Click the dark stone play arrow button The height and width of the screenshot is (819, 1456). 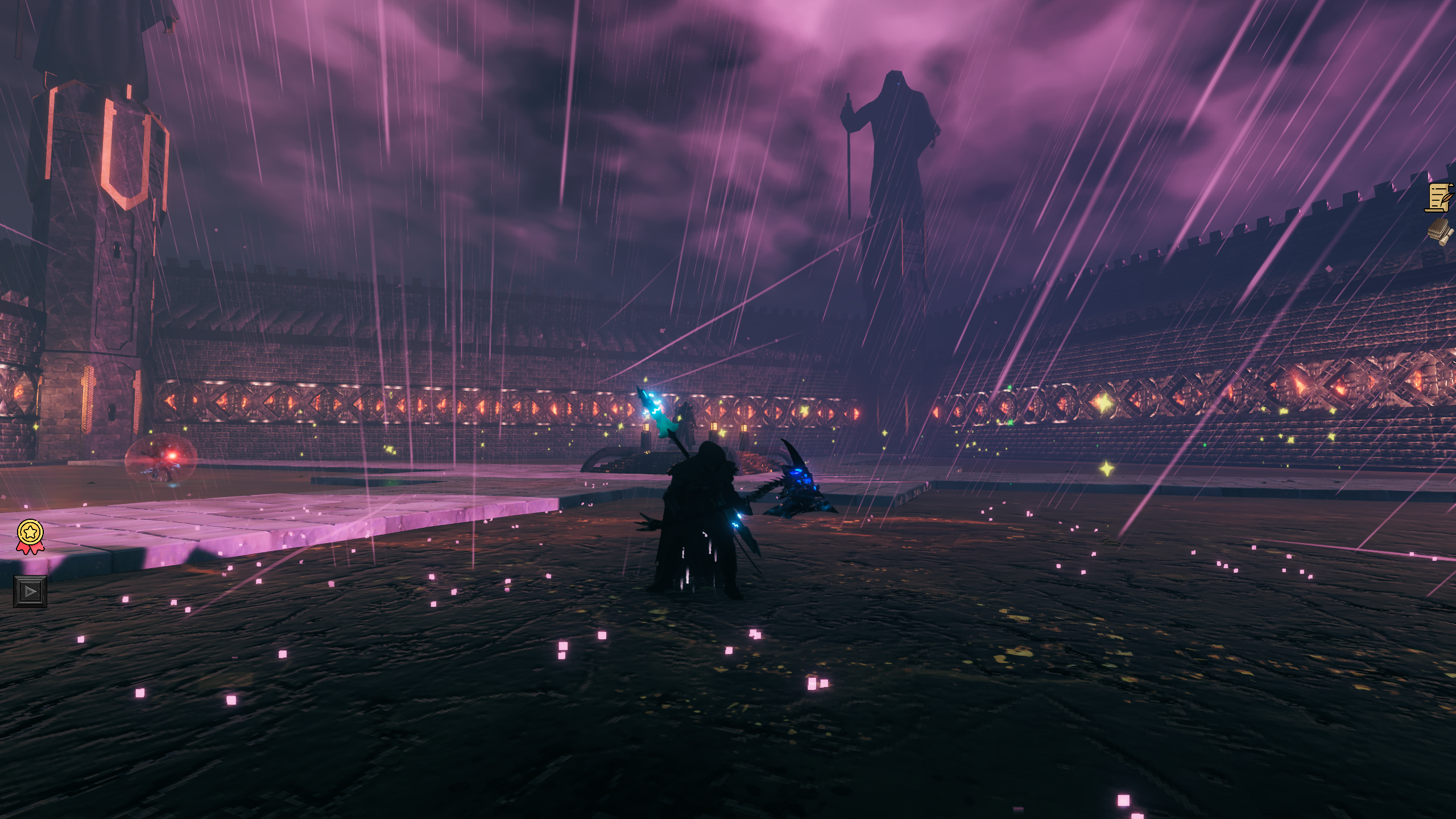tap(30, 591)
